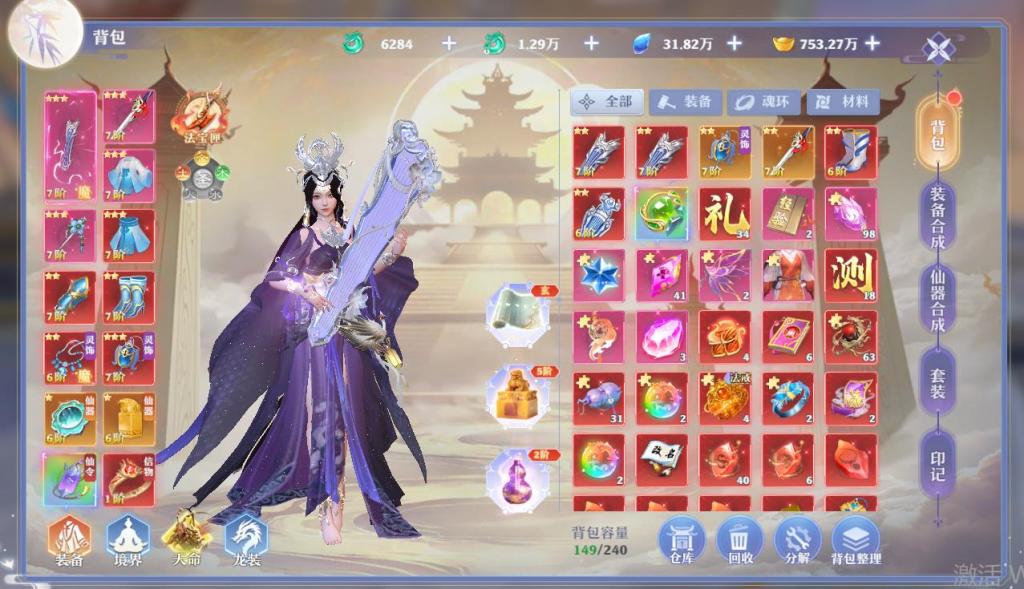The height and width of the screenshot is (589, 1024).
Task: Open the 仓库 warehouse
Action: 682,542
